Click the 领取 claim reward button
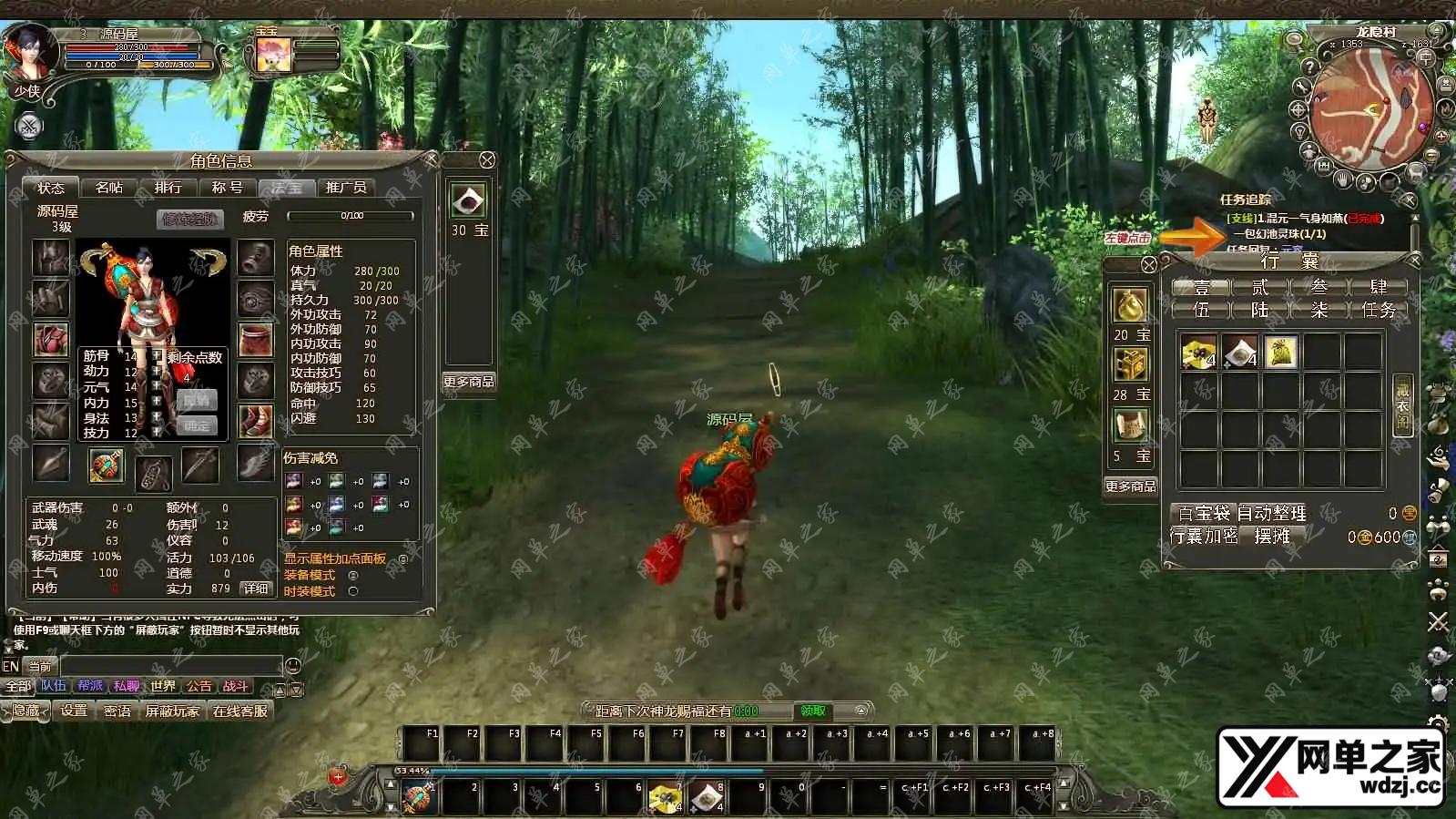This screenshot has width=1456, height=819. point(813,711)
